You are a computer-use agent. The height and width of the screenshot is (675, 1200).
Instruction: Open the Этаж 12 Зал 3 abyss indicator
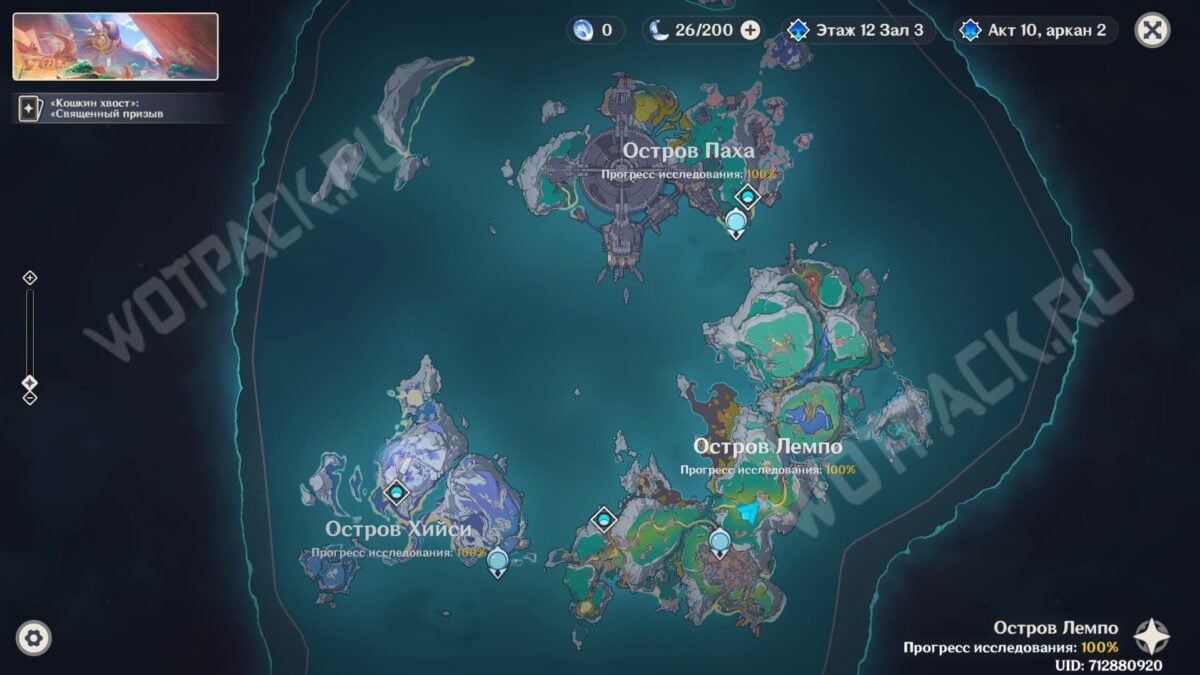[x=859, y=30]
